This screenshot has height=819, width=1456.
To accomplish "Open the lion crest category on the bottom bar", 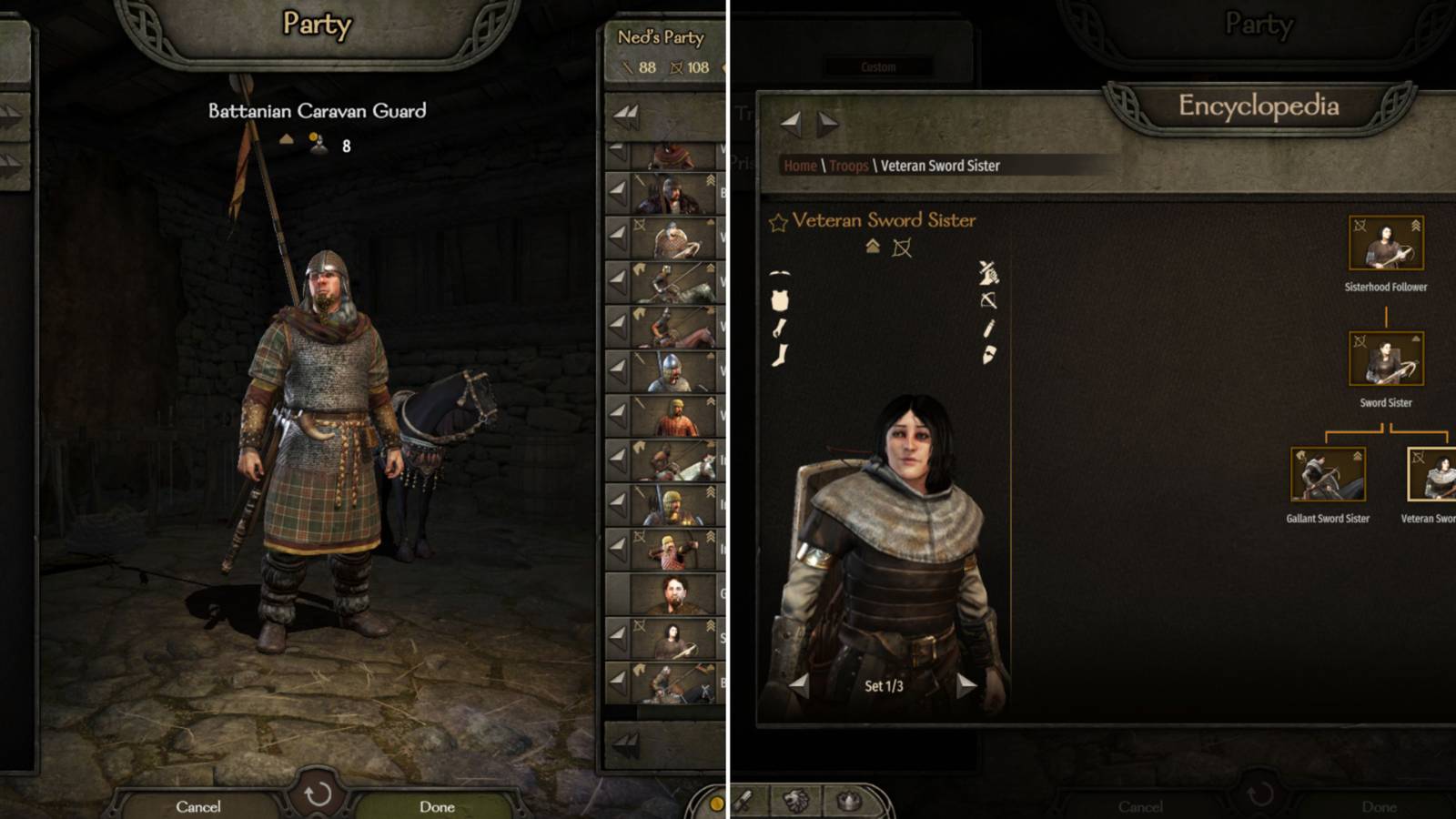I will 795,801.
